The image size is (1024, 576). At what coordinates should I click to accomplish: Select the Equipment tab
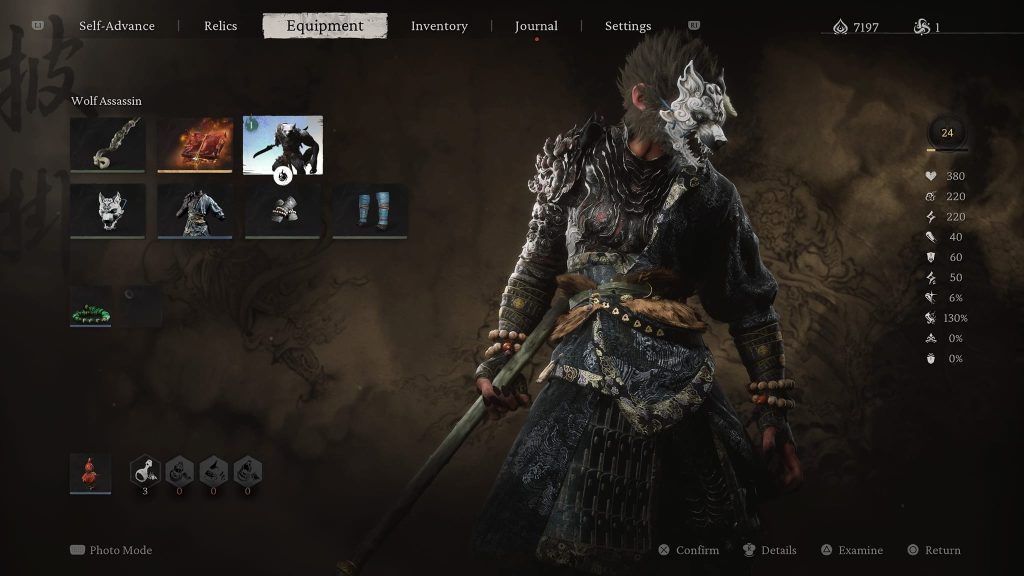point(325,26)
